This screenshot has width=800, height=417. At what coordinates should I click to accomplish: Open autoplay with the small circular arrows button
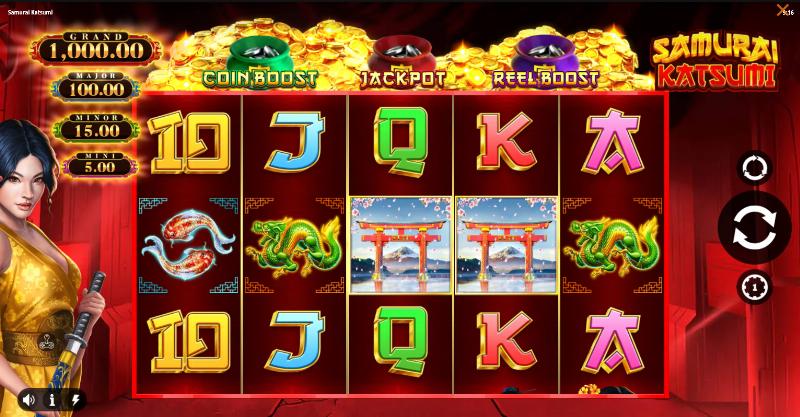point(754,167)
